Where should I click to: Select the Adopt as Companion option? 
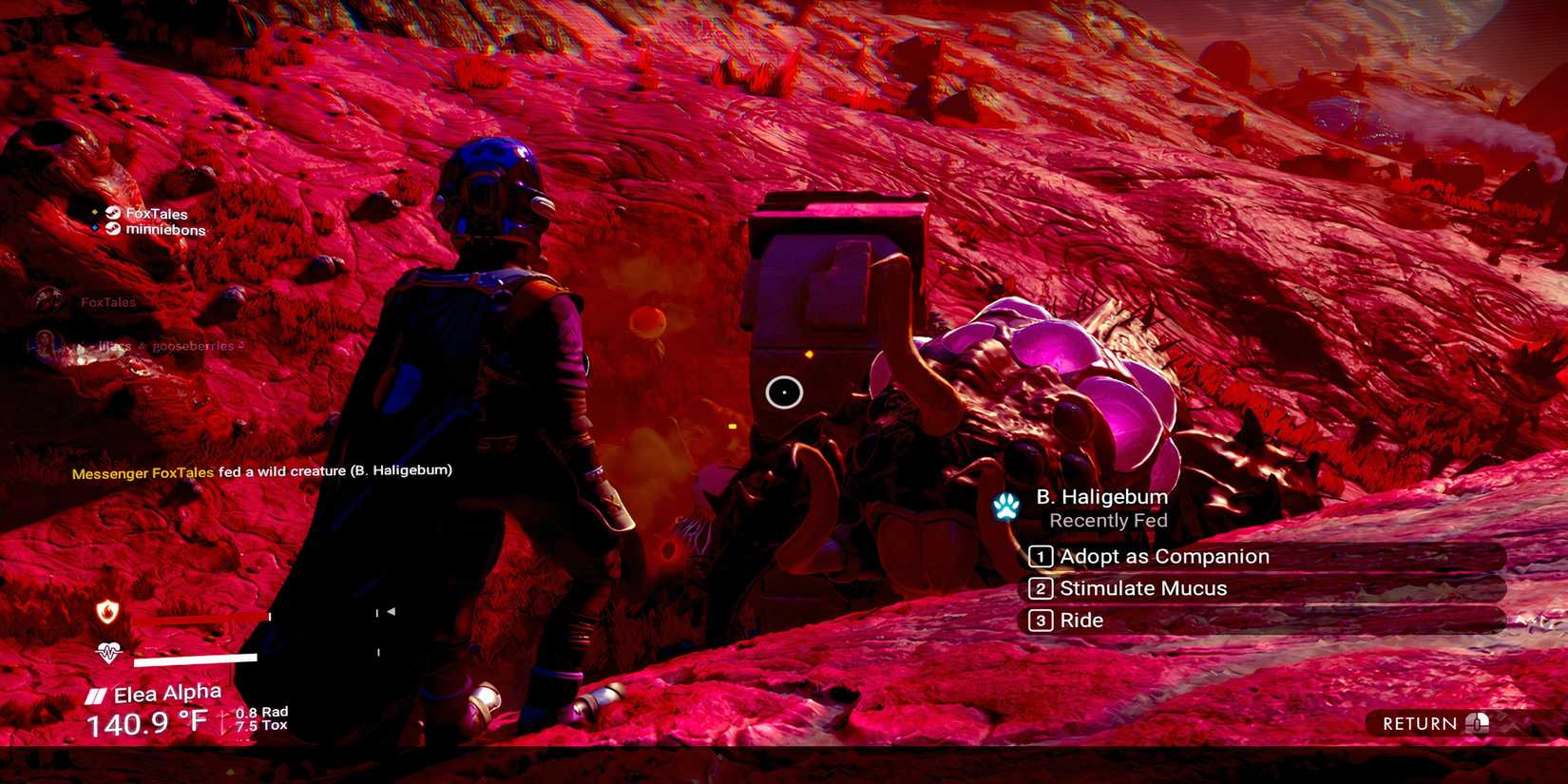click(1164, 556)
